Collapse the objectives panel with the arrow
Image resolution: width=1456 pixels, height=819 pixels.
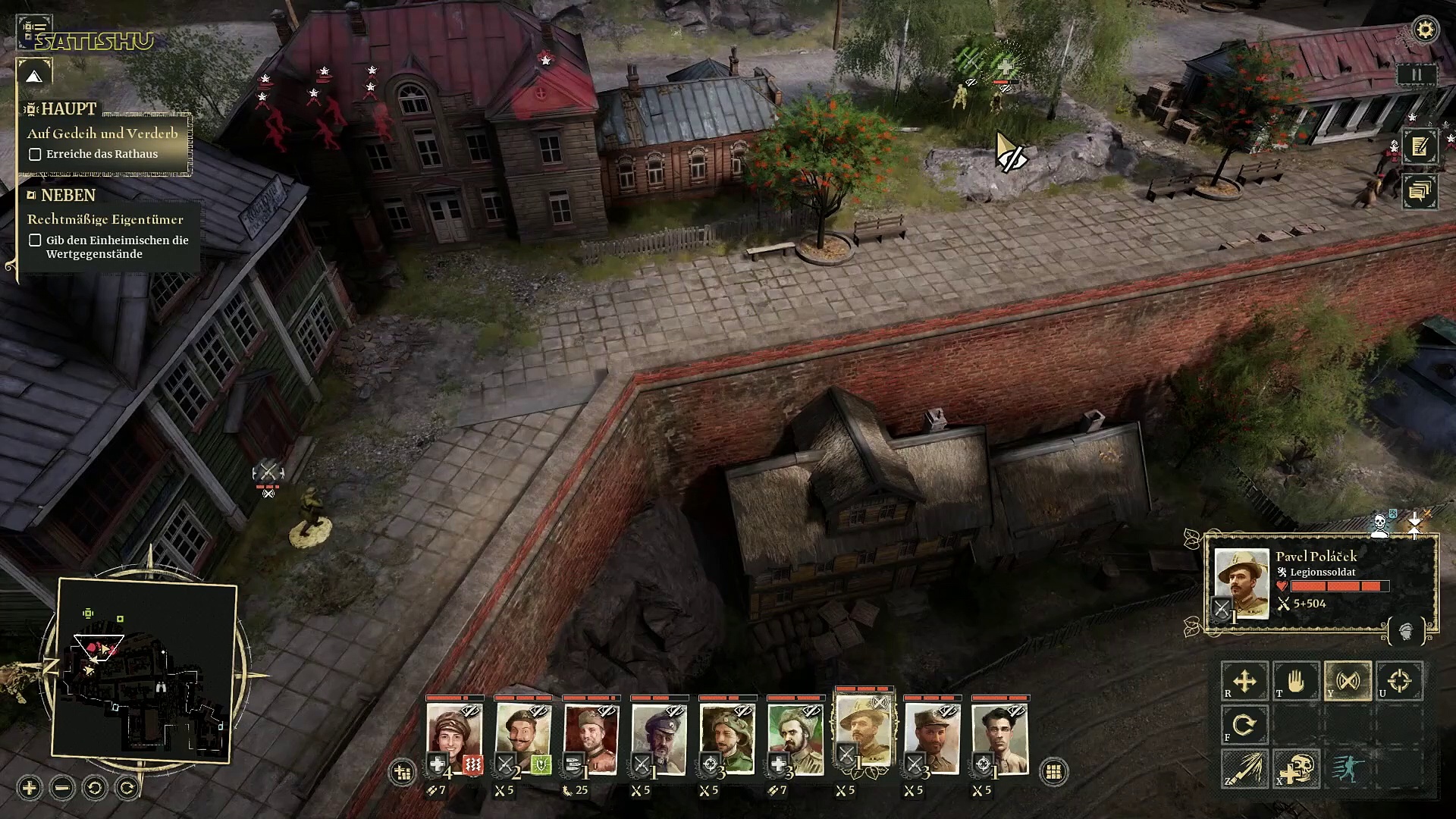tap(33, 75)
